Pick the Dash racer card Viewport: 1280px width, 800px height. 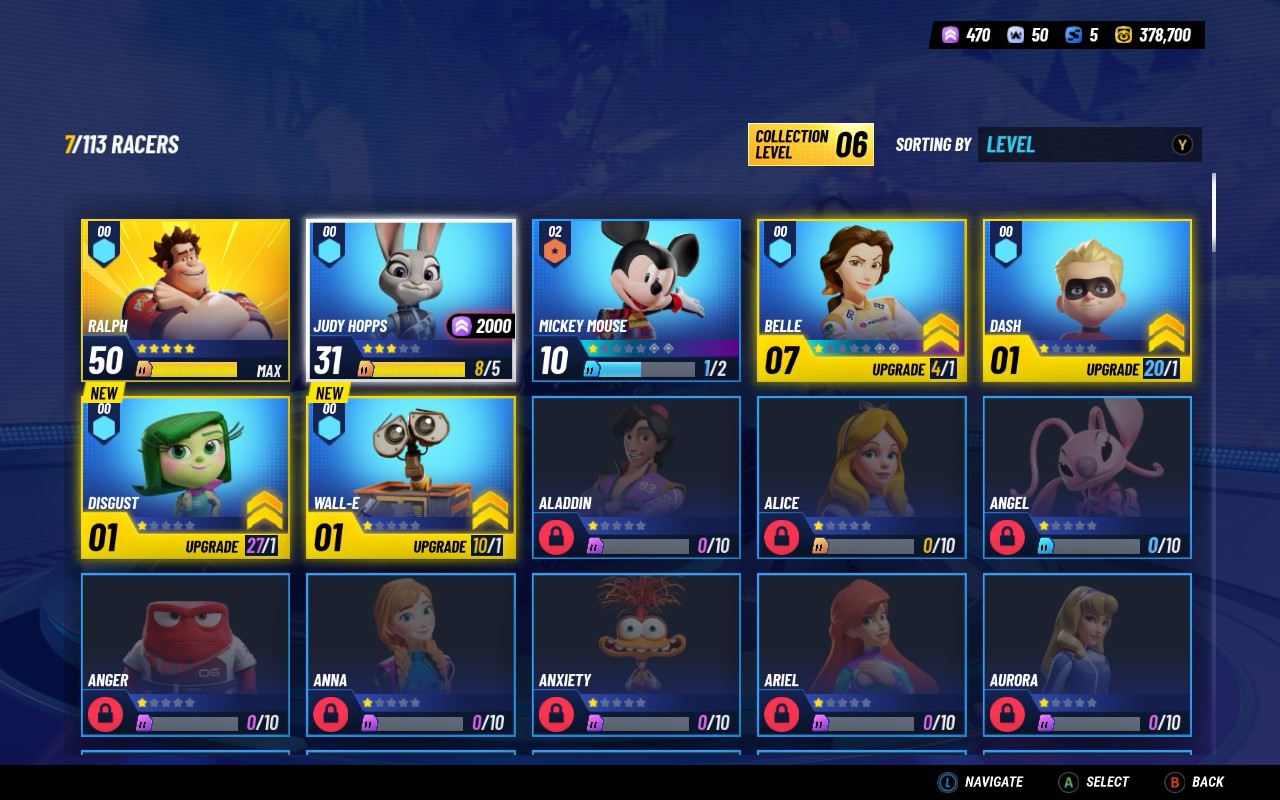1087,300
